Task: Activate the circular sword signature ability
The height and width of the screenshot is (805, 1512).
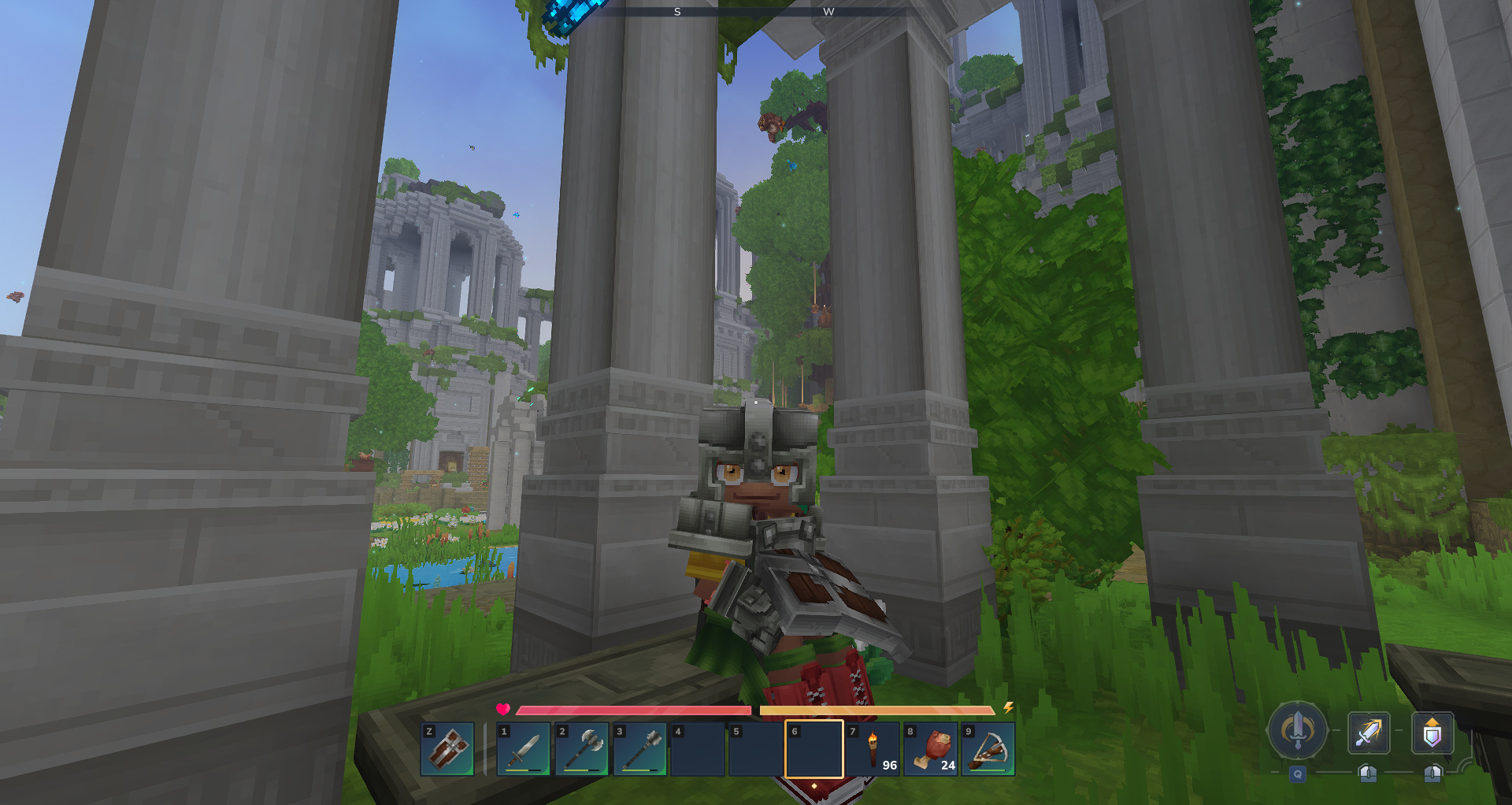Action: [1297, 730]
